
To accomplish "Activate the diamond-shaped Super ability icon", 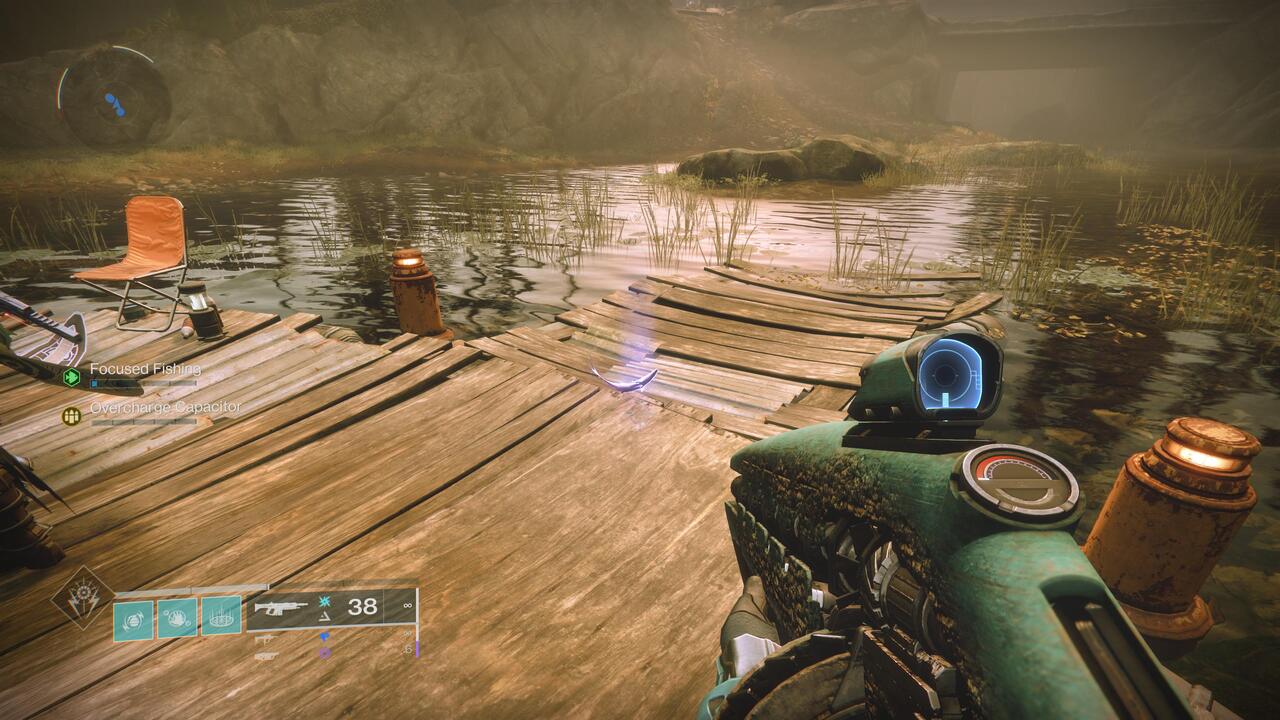I will pos(82,597).
